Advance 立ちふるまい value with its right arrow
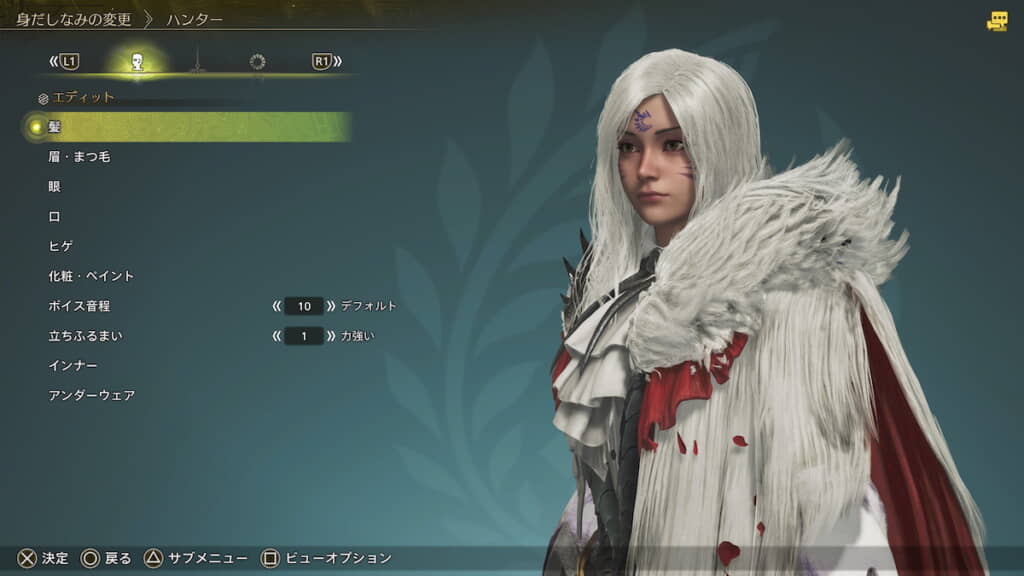Image resolution: width=1024 pixels, height=576 pixels. (331, 336)
